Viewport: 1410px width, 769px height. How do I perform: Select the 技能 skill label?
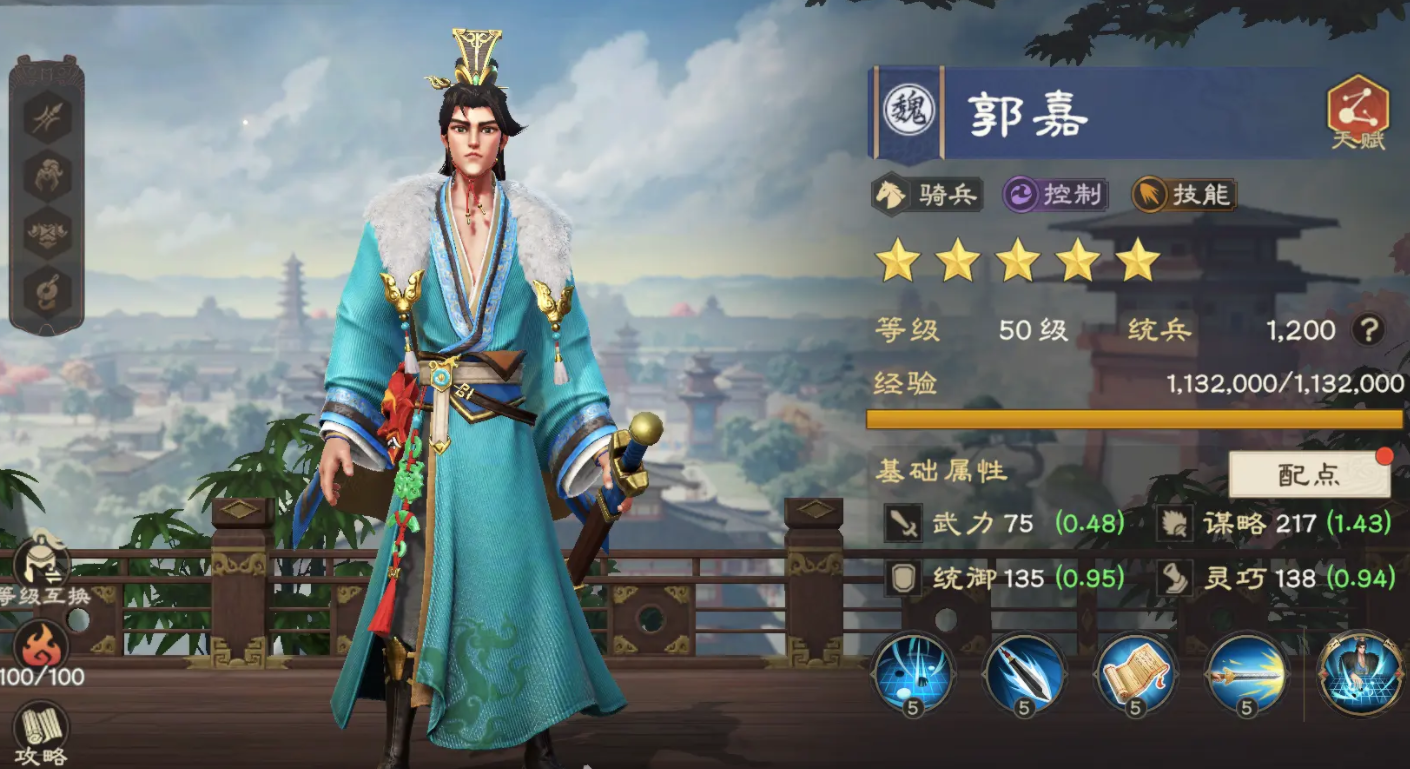[1186, 195]
